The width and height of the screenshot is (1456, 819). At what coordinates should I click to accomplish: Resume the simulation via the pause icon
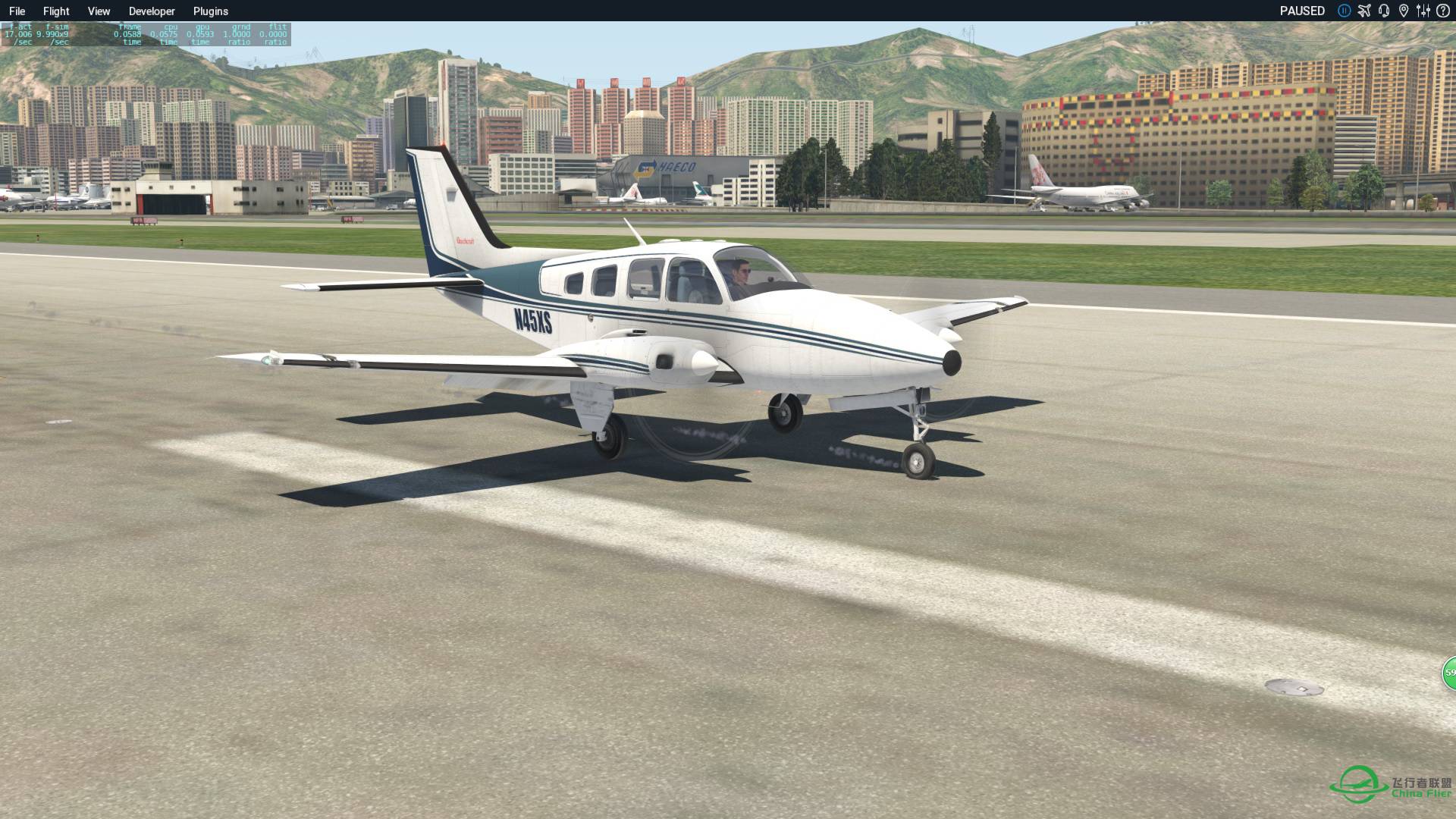1343,11
